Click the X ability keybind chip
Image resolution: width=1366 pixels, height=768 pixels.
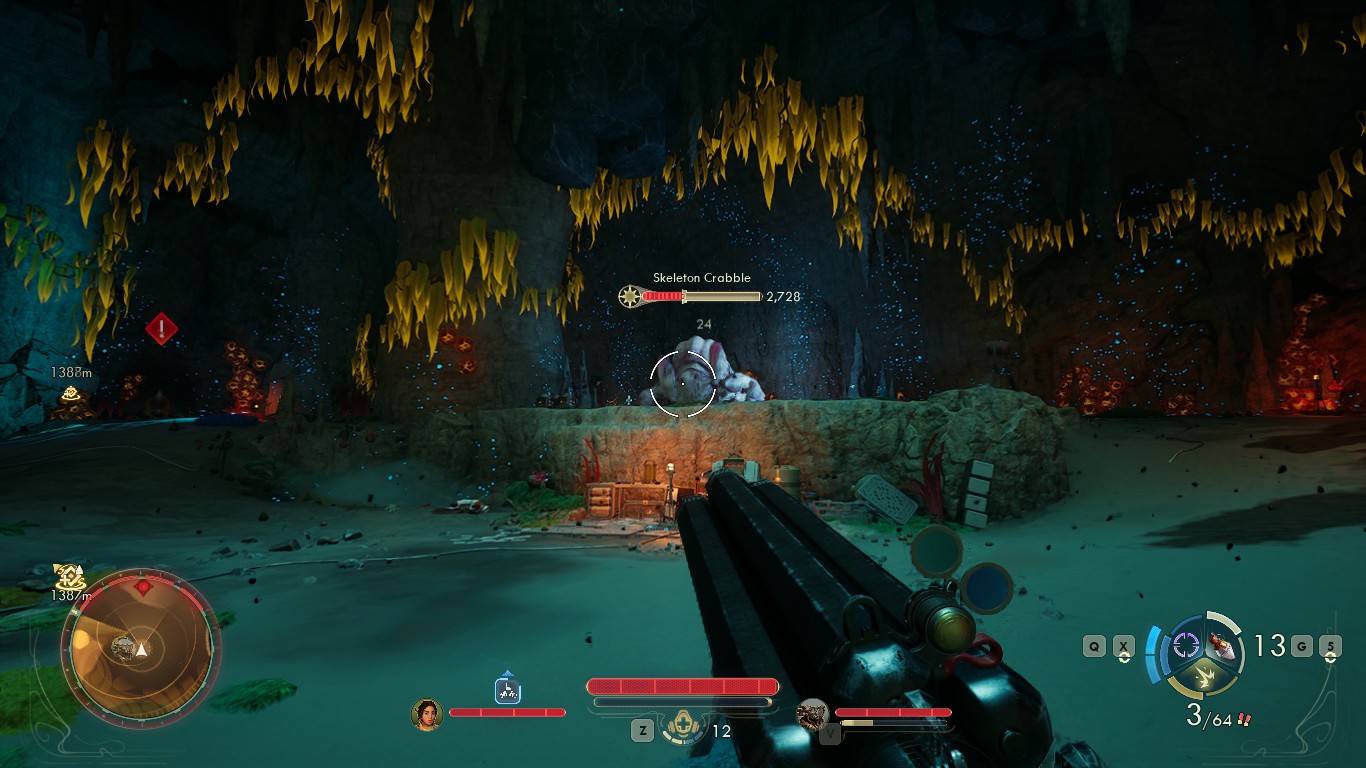(1123, 646)
